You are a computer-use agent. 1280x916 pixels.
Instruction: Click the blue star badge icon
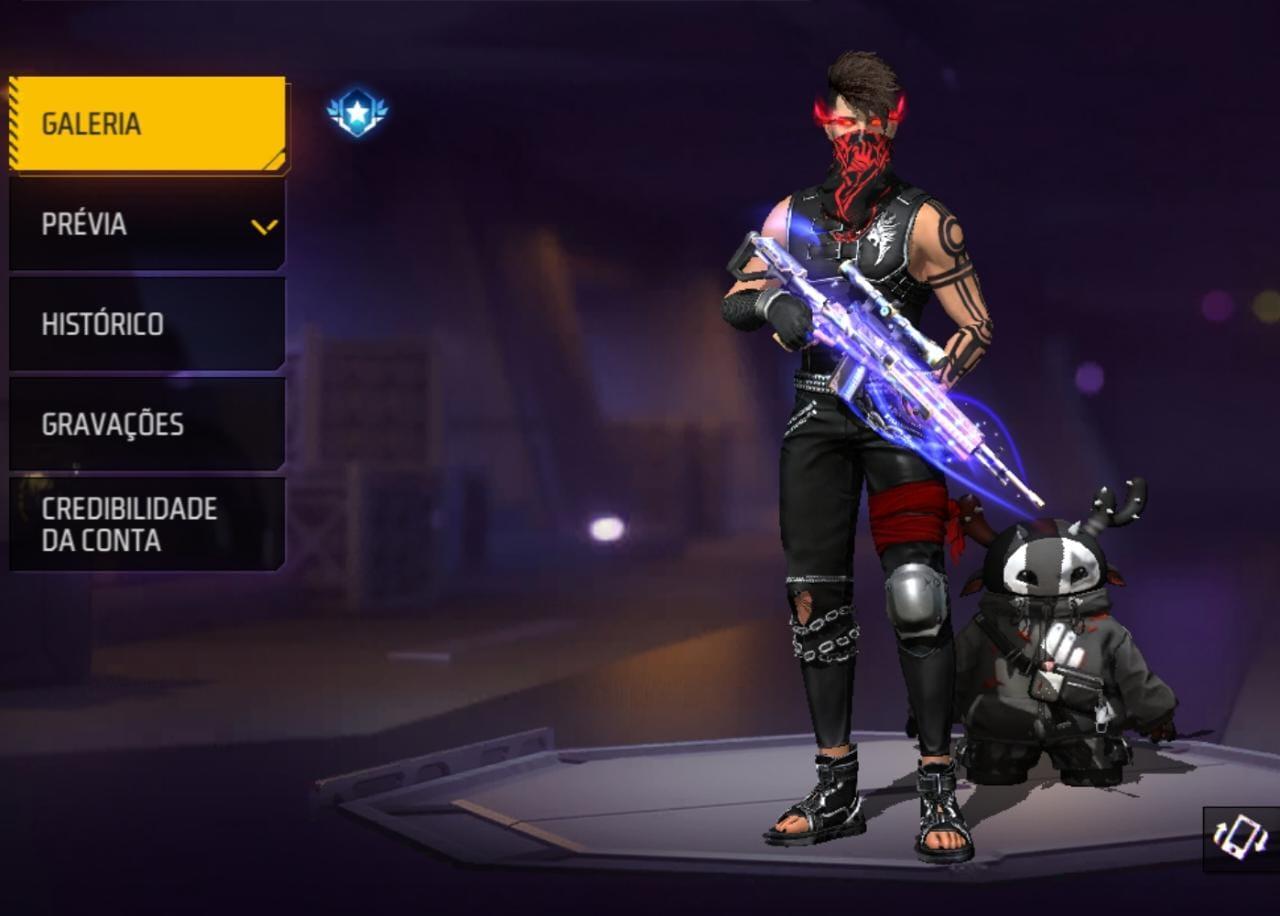click(x=357, y=112)
